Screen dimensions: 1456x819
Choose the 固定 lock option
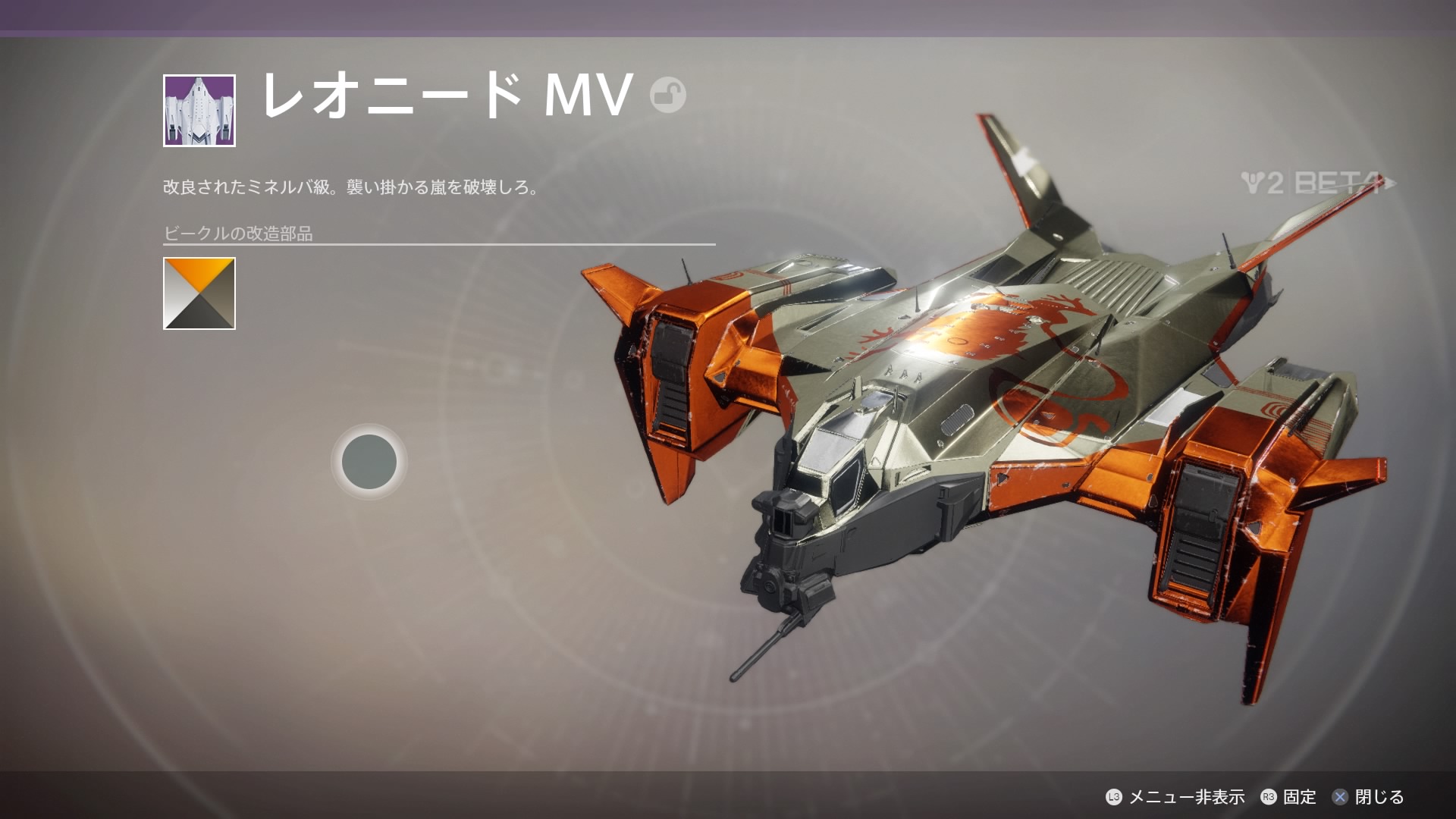(1288, 797)
